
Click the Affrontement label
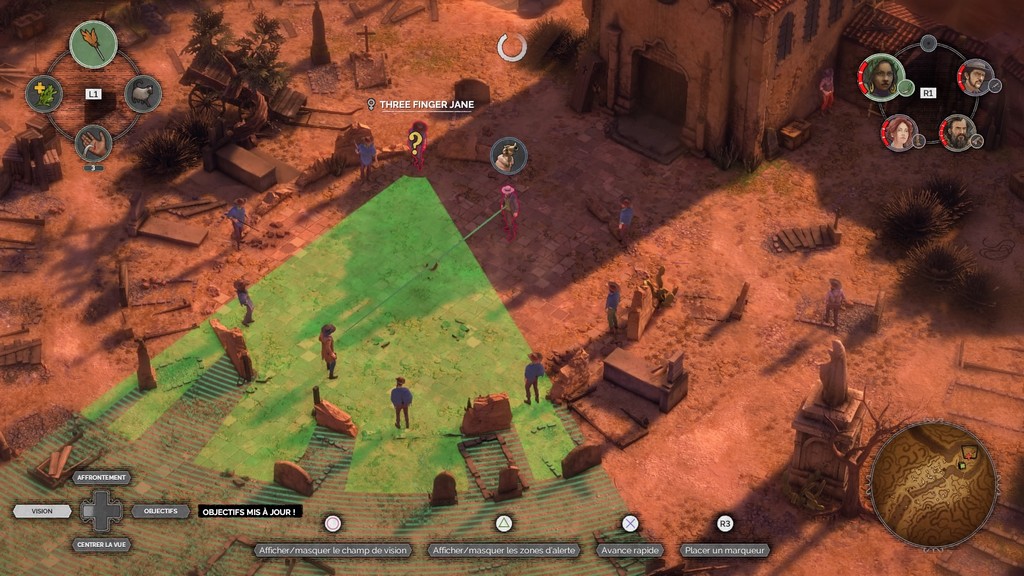pos(102,478)
